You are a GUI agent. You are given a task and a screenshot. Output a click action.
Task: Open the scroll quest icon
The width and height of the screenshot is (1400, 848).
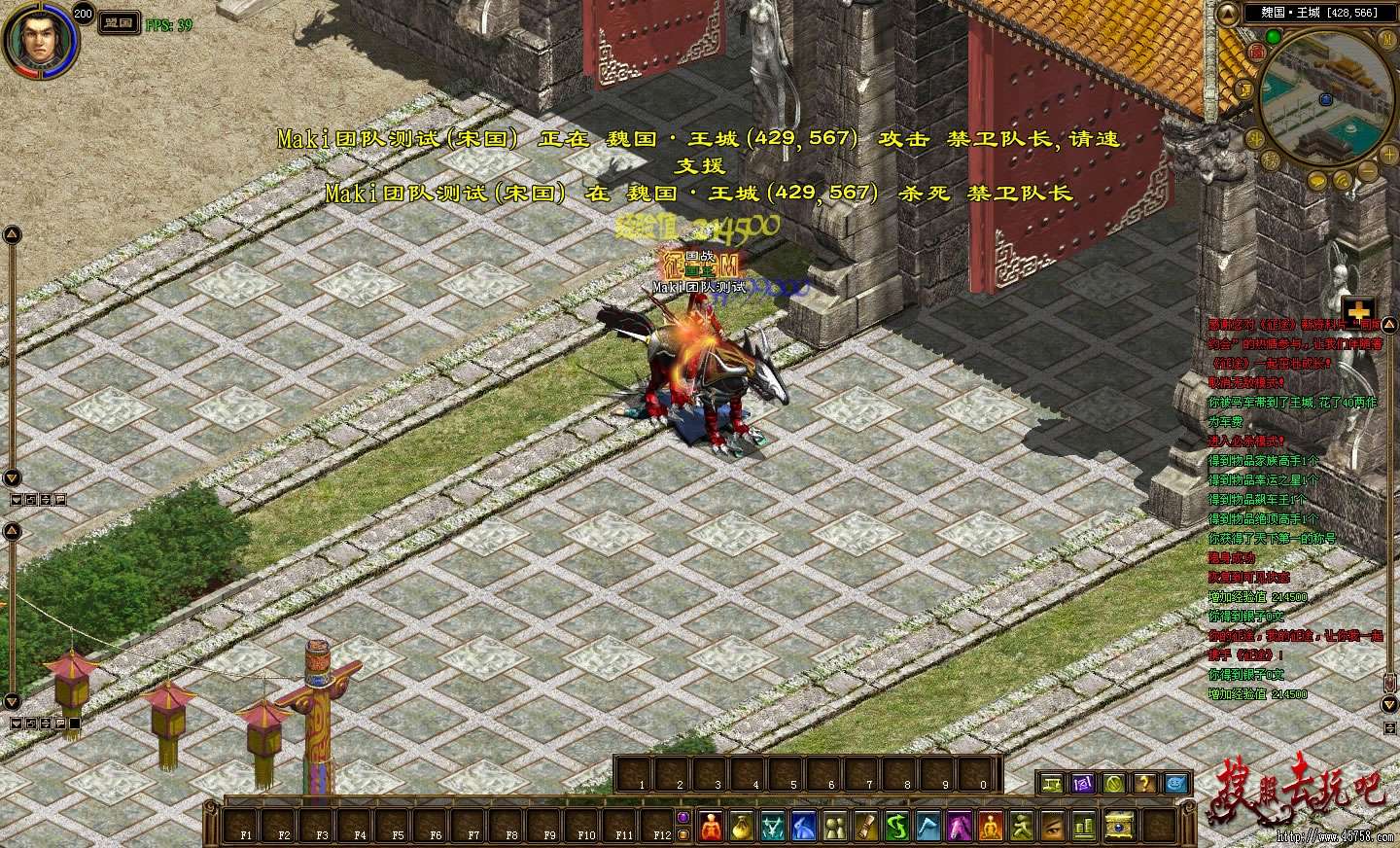866,827
